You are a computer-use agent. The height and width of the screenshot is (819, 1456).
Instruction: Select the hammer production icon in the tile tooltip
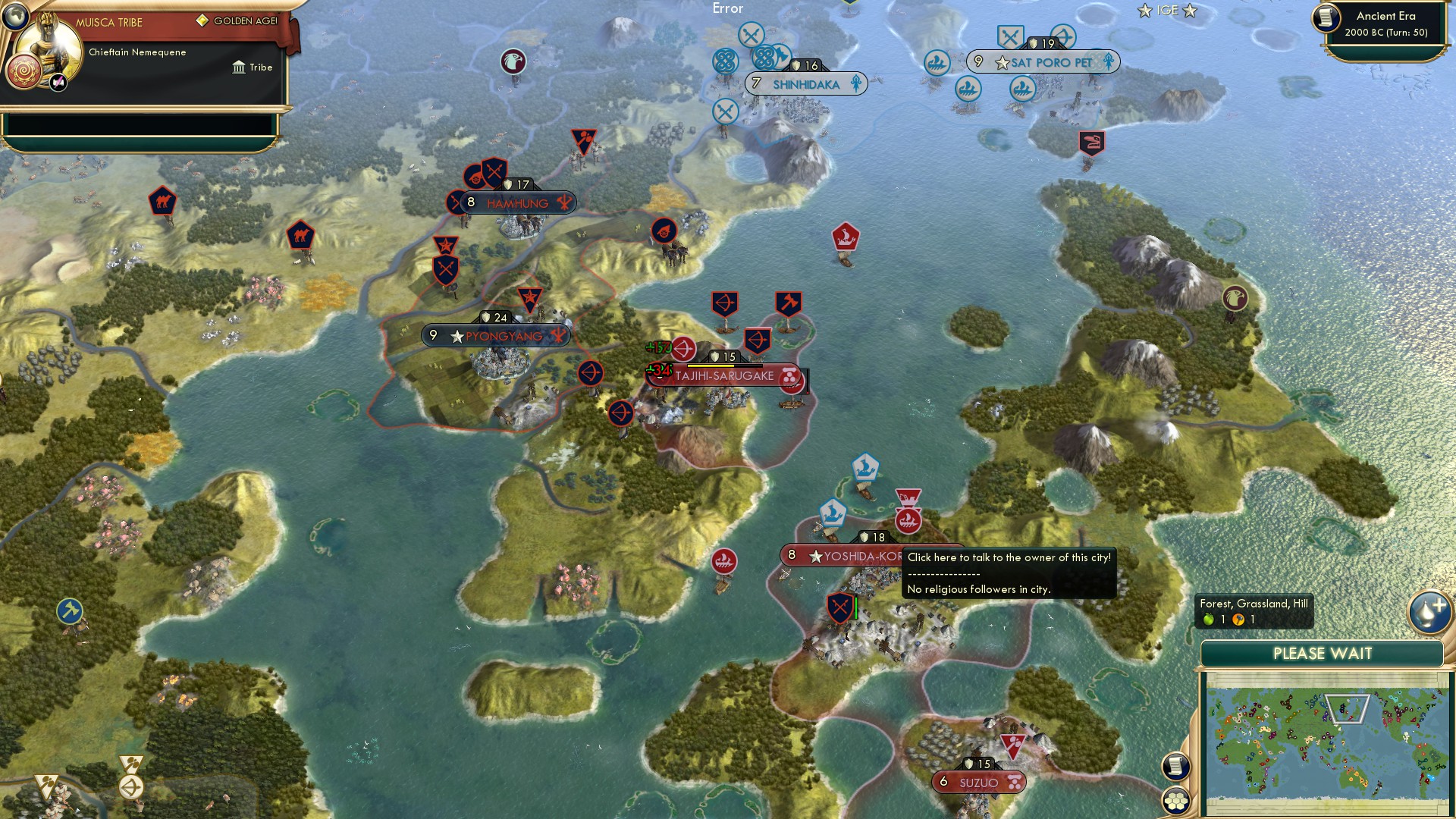[x=1238, y=619]
